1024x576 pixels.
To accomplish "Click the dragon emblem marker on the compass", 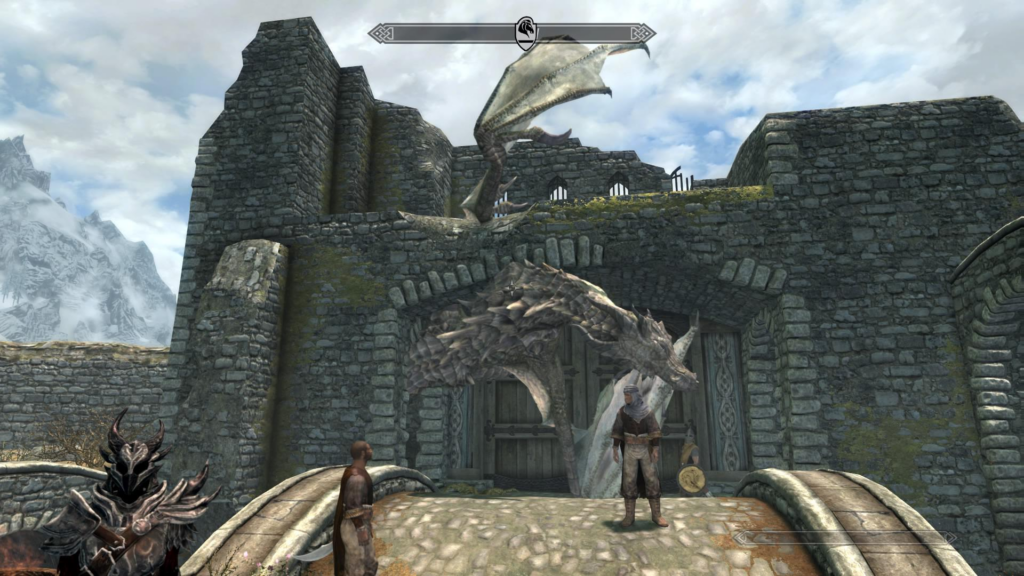I will click(526, 33).
